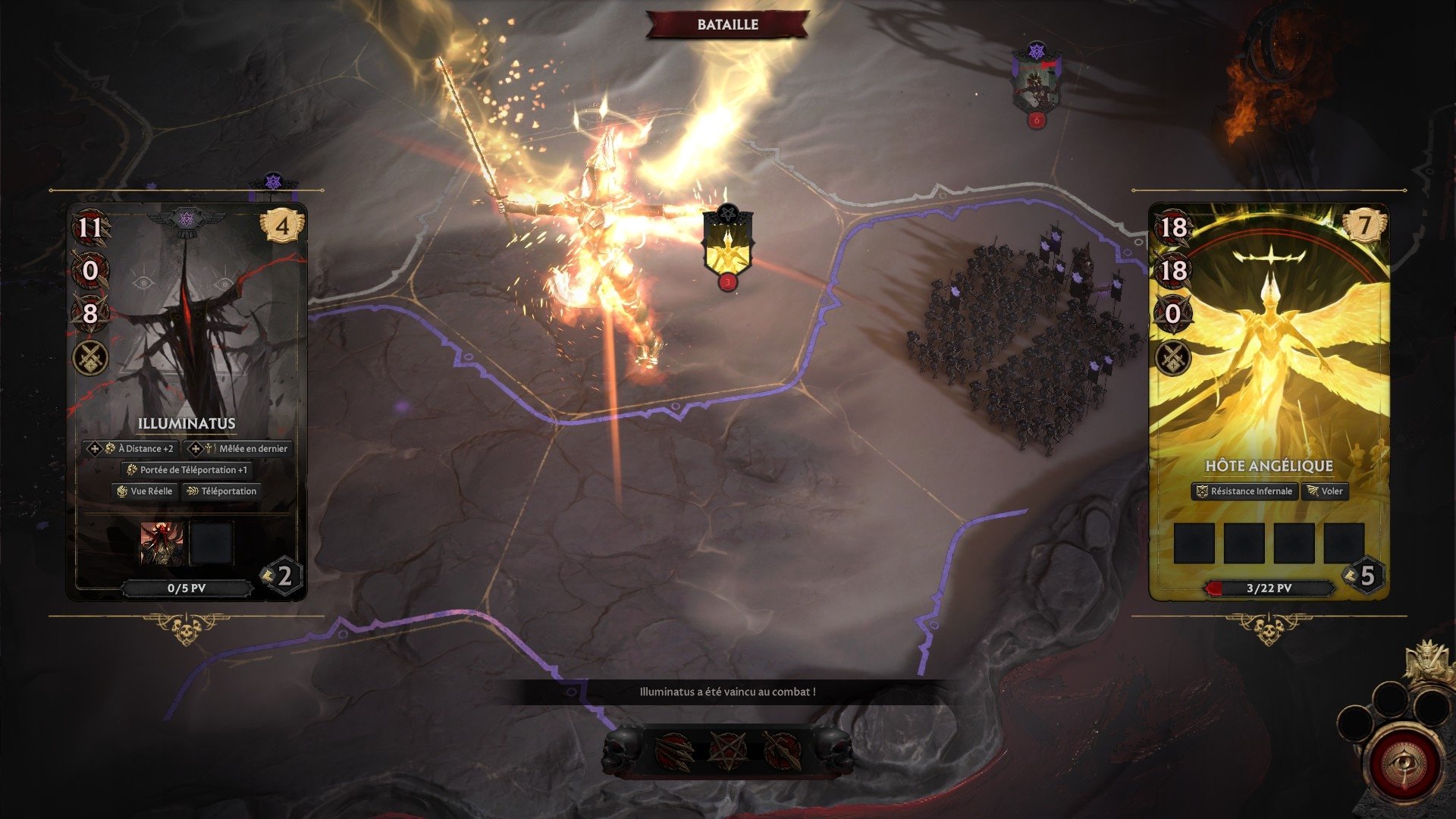Select the sword melee combat phase icon
Image resolution: width=1456 pixels, height=819 pixels.
click(780, 751)
